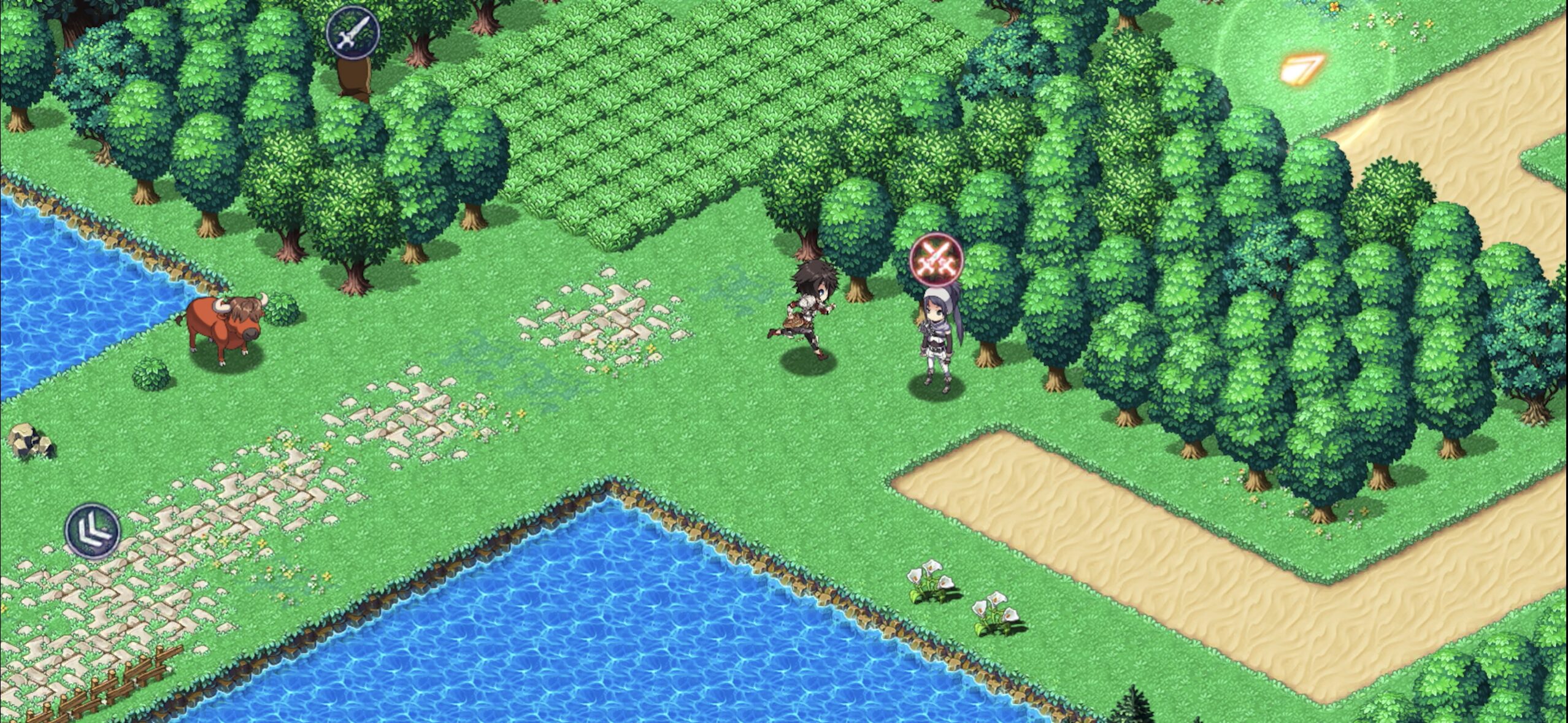1568x723 pixels.
Task: Tap the single sword icon in the dark circle
Action: pos(352,33)
